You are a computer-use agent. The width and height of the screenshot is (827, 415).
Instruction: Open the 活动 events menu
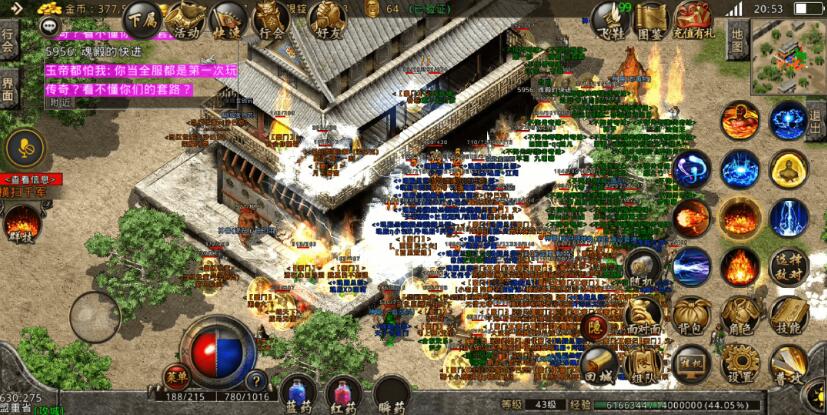(x=185, y=17)
